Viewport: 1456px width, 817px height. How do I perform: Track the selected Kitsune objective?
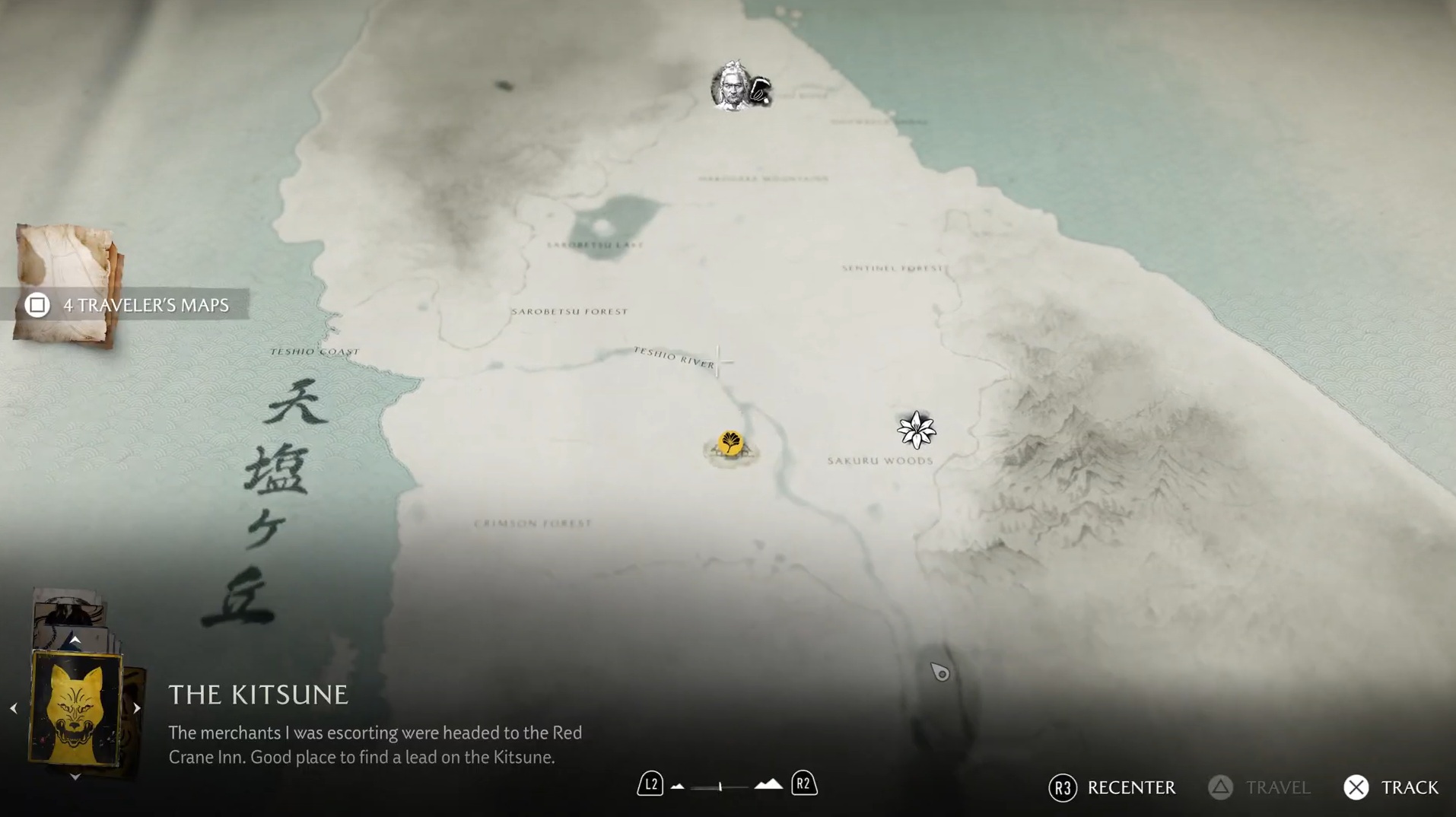(x=1391, y=788)
